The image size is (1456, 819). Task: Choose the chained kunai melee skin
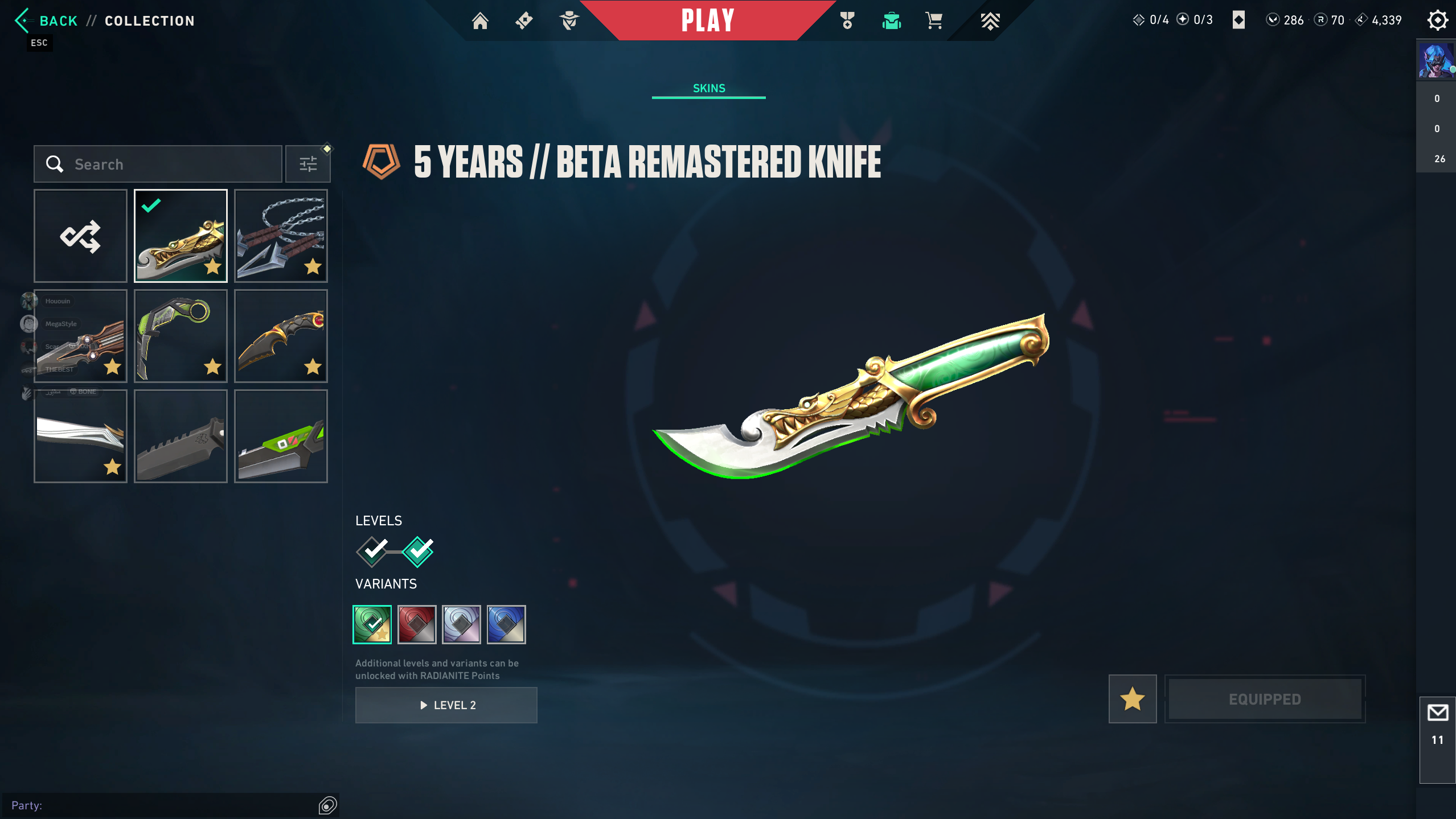tap(281, 236)
